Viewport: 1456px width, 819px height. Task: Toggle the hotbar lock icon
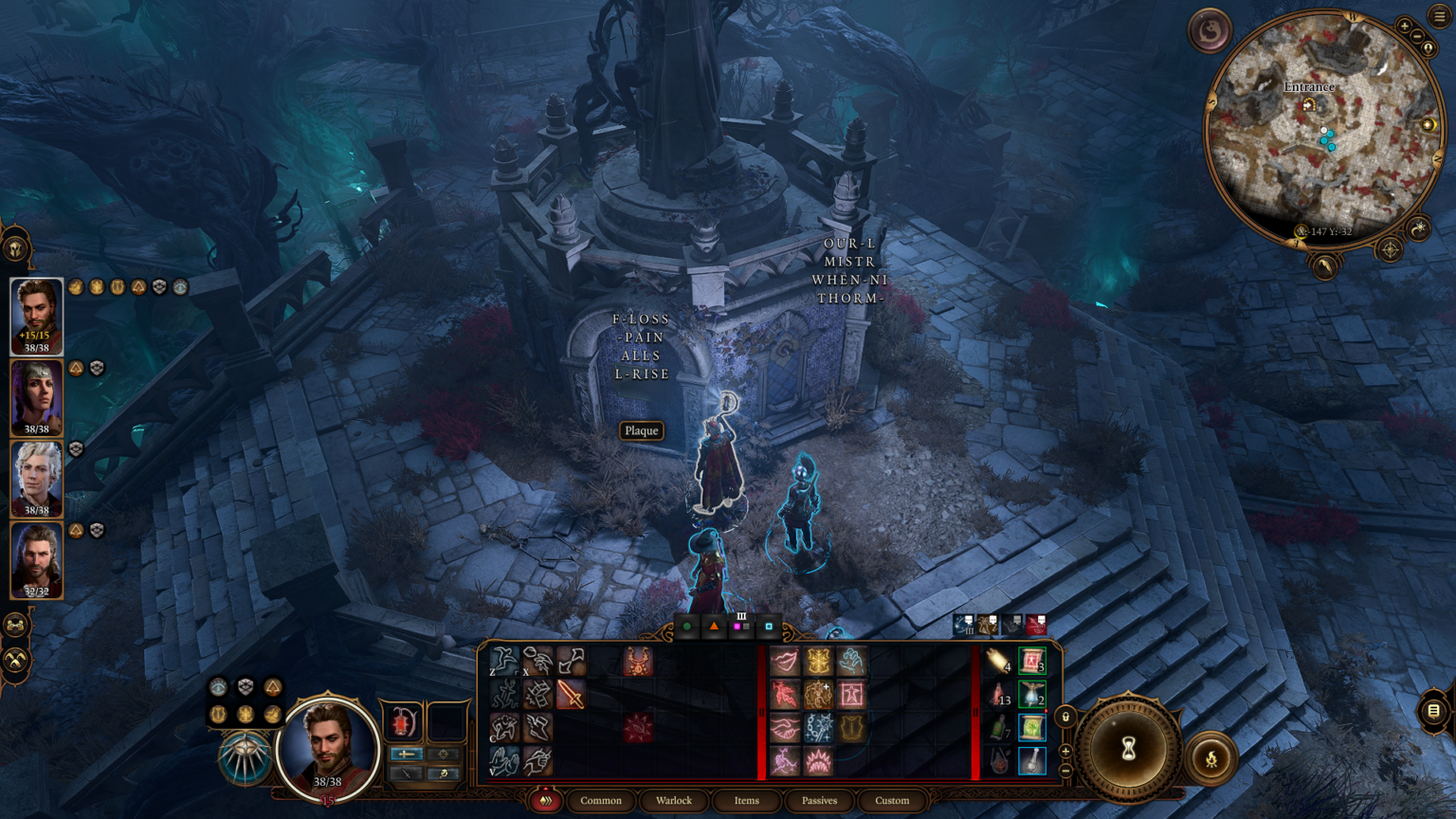(1065, 718)
